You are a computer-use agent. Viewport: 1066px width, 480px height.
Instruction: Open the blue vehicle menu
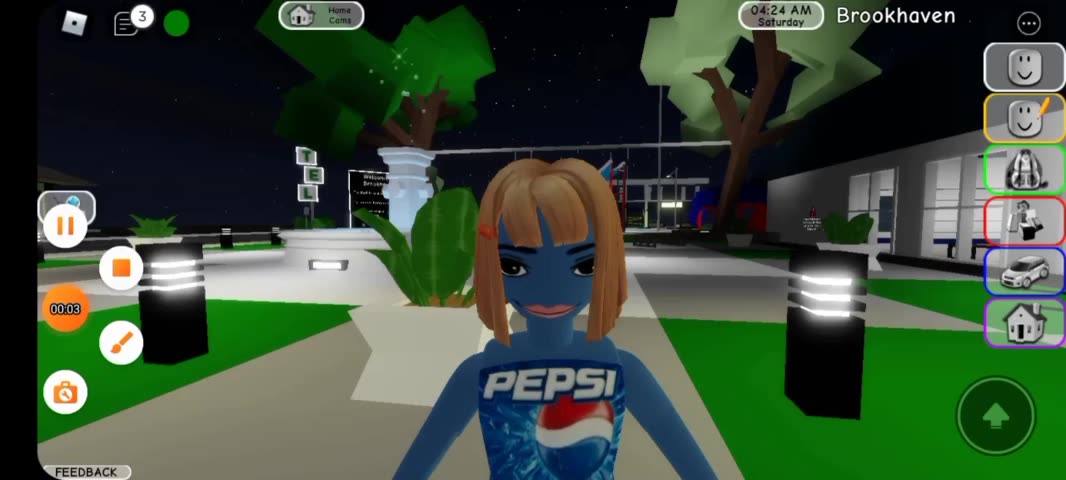pyautogui.click(x=1023, y=271)
